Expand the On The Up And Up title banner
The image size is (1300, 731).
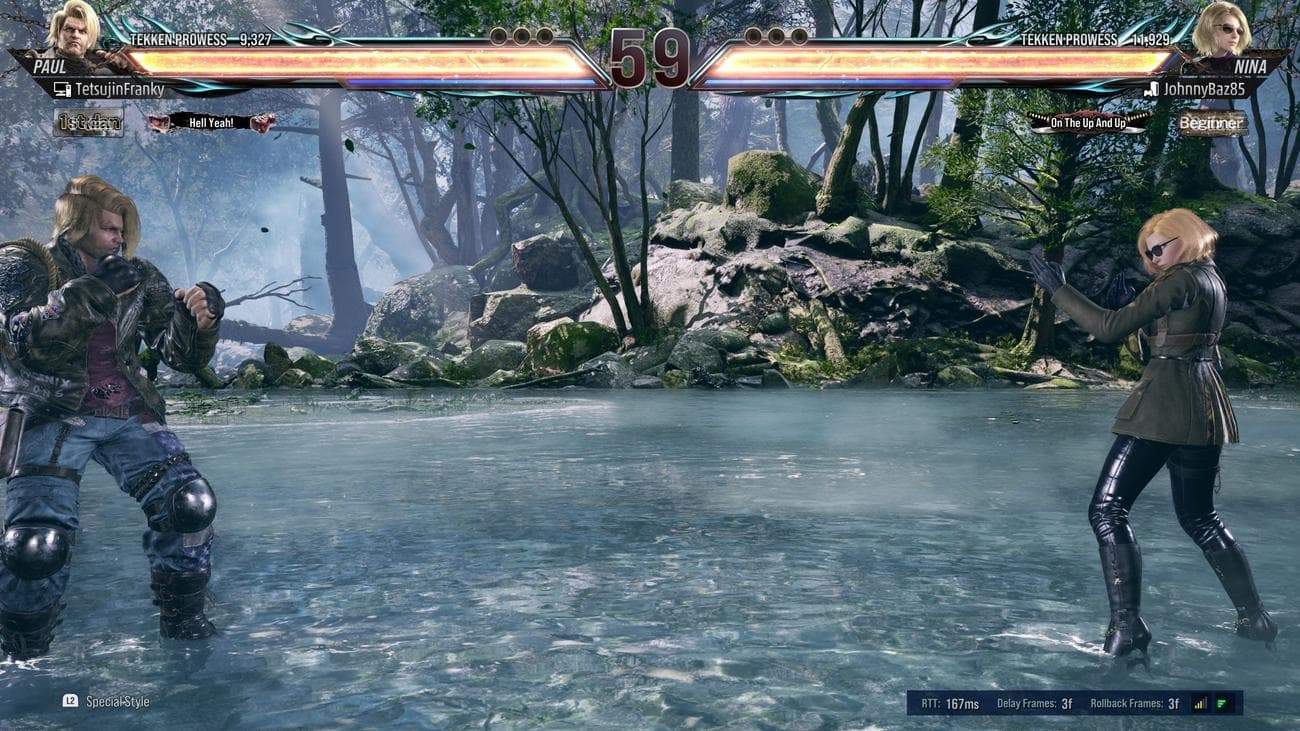[1088, 122]
